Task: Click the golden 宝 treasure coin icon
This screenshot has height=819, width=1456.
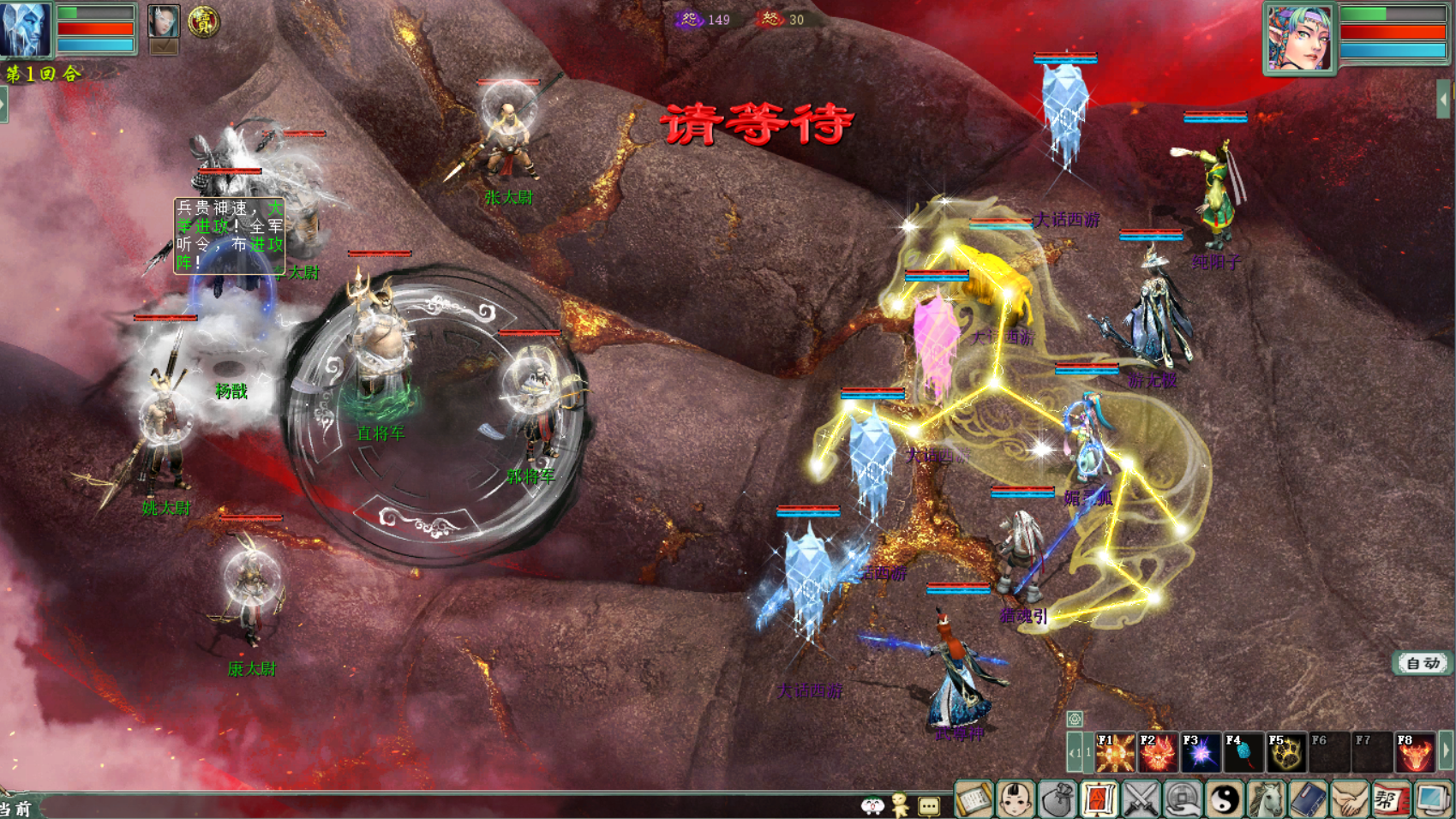Action: click(x=203, y=22)
